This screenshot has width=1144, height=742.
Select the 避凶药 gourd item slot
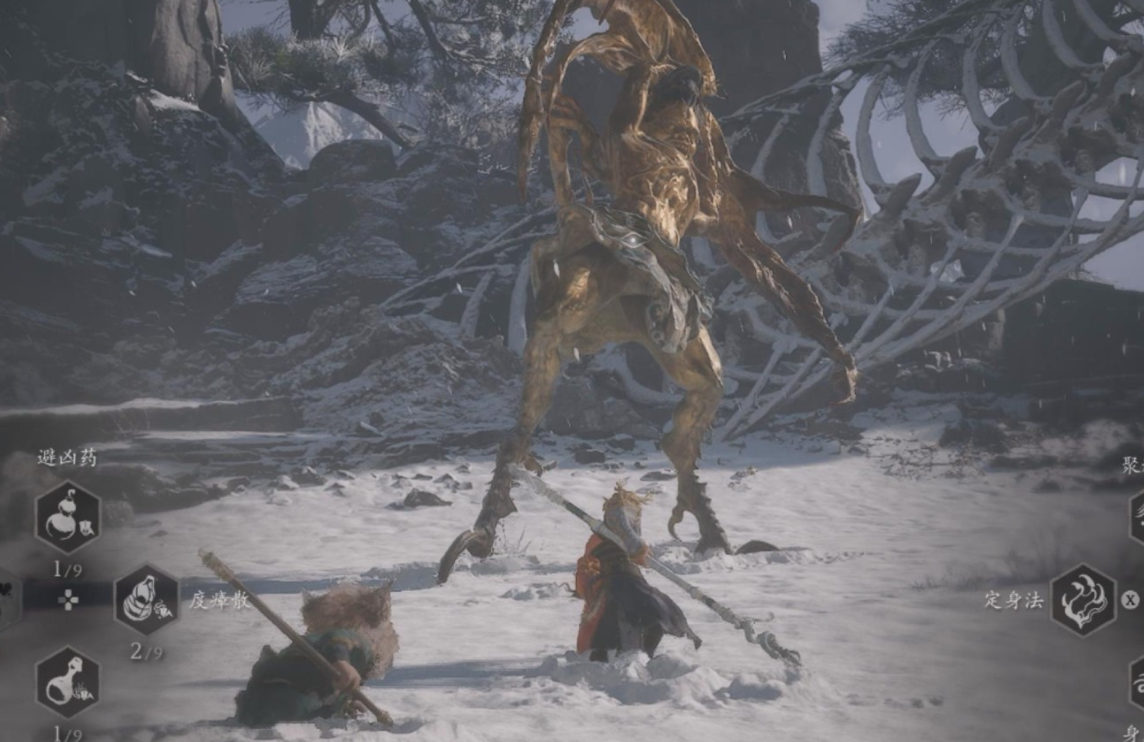tap(68, 517)
